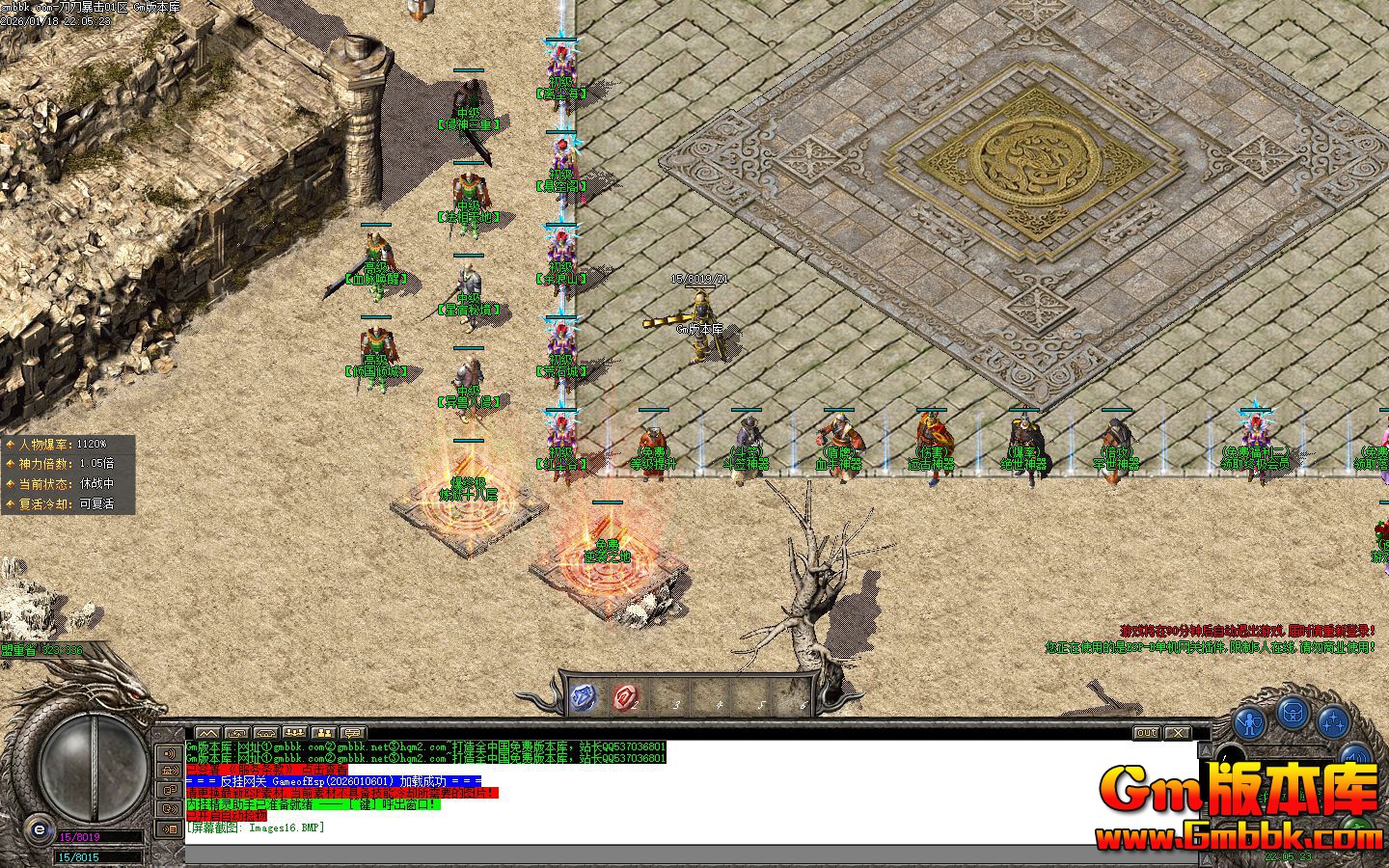Toggle the top speaker chat channel button
The image size is (1389, 868).
click(171, 753)
